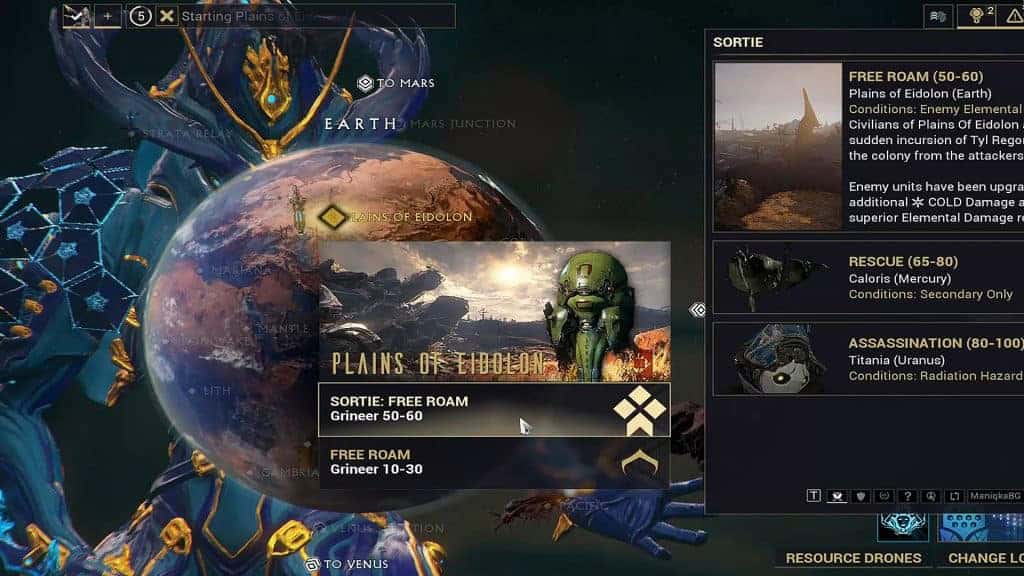Open the T chat tab
Image resolution: width=1024 pixels, height=576 pixels.
(814, 496)
